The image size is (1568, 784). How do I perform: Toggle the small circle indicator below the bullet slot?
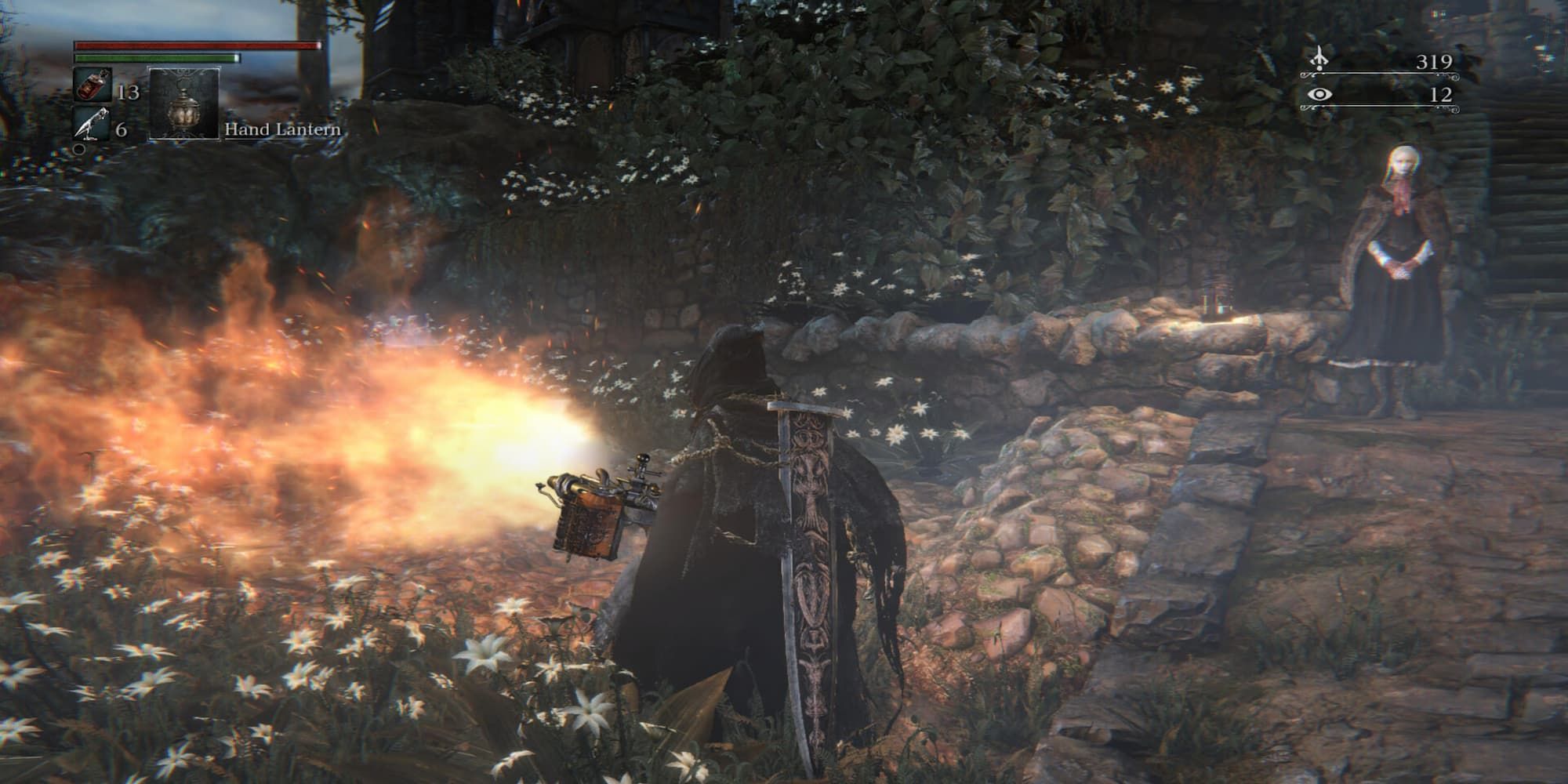[78, 151]
